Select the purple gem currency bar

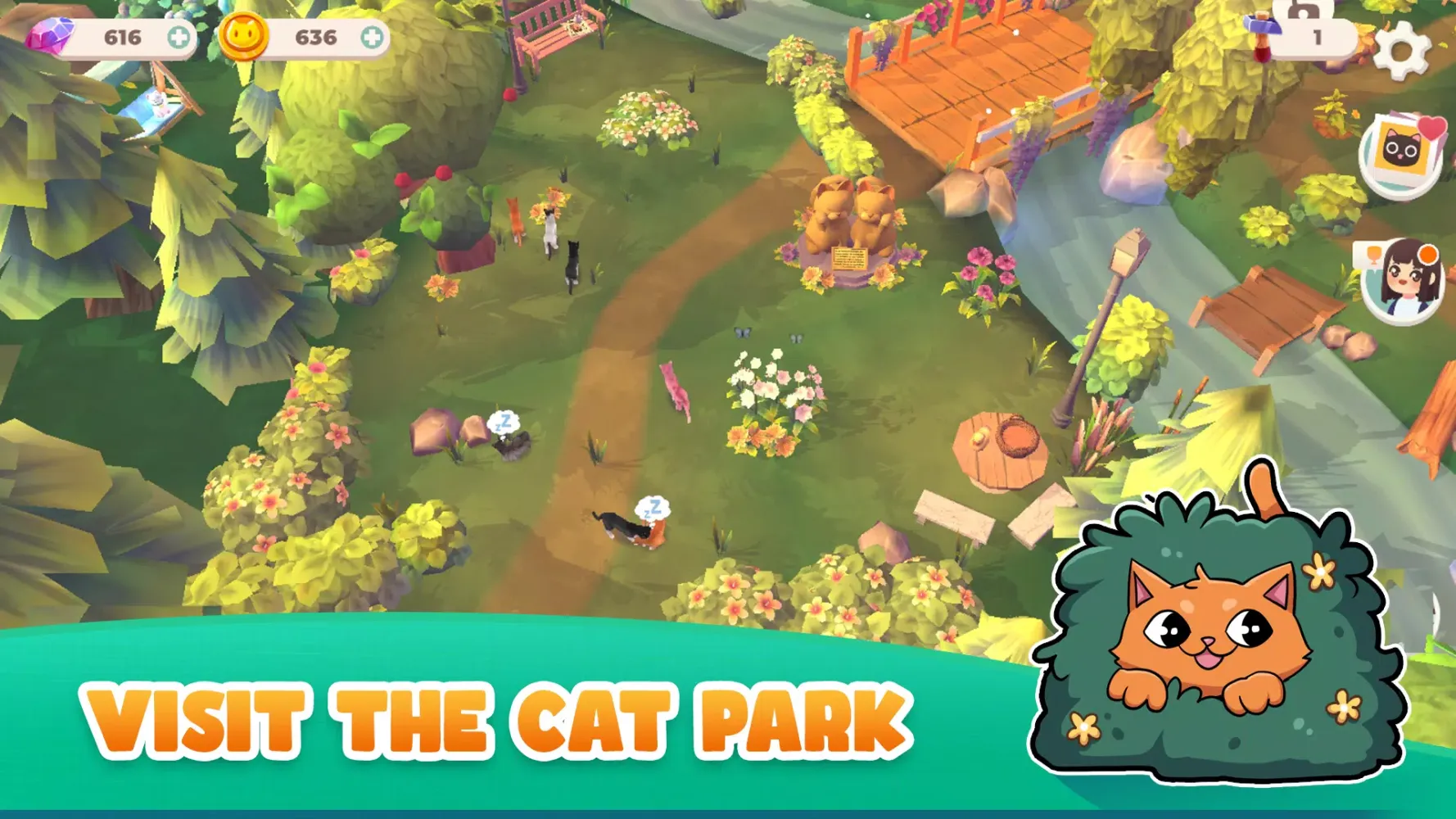pos(106,34)
